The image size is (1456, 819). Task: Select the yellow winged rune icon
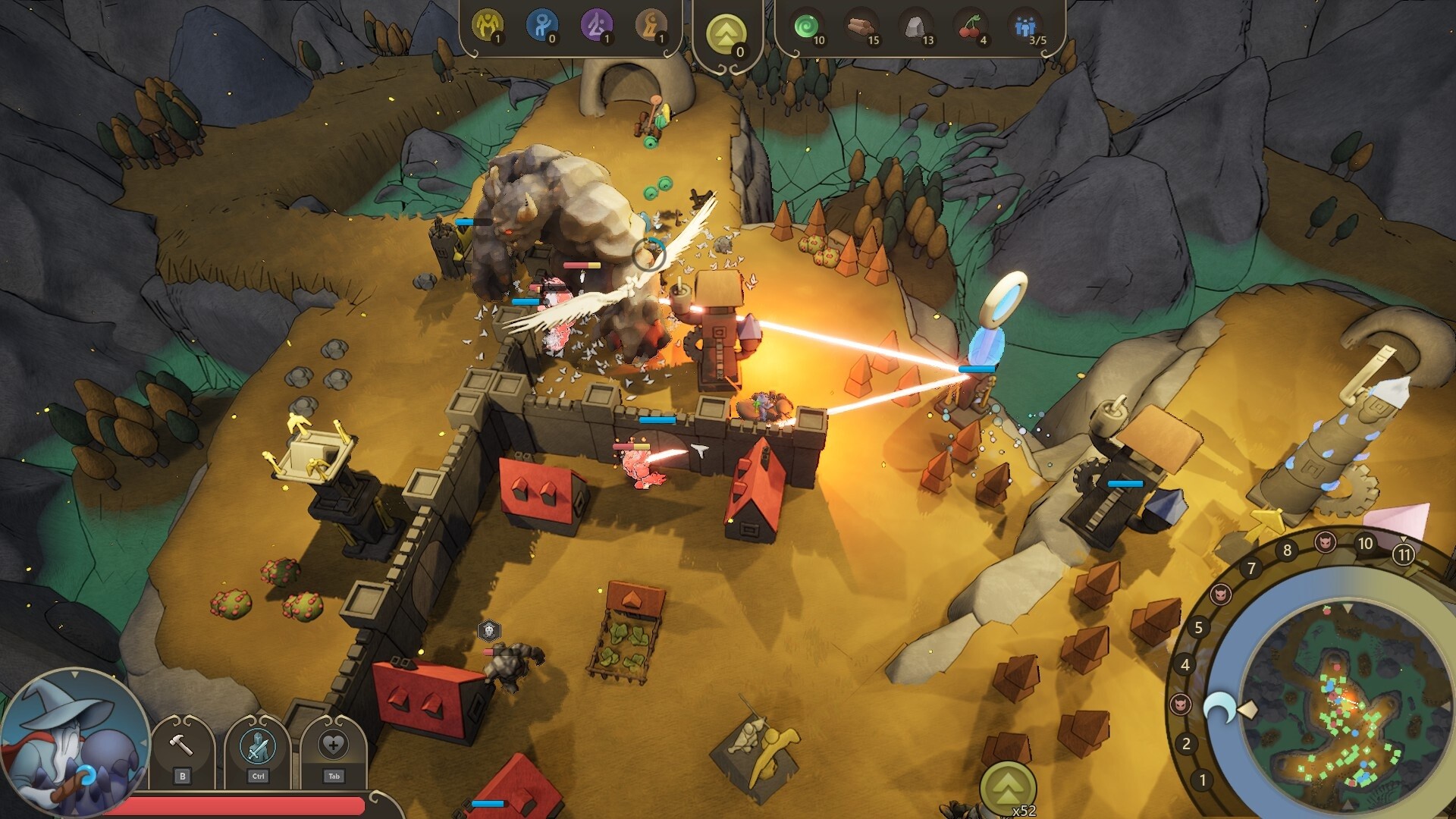point(487,26)
